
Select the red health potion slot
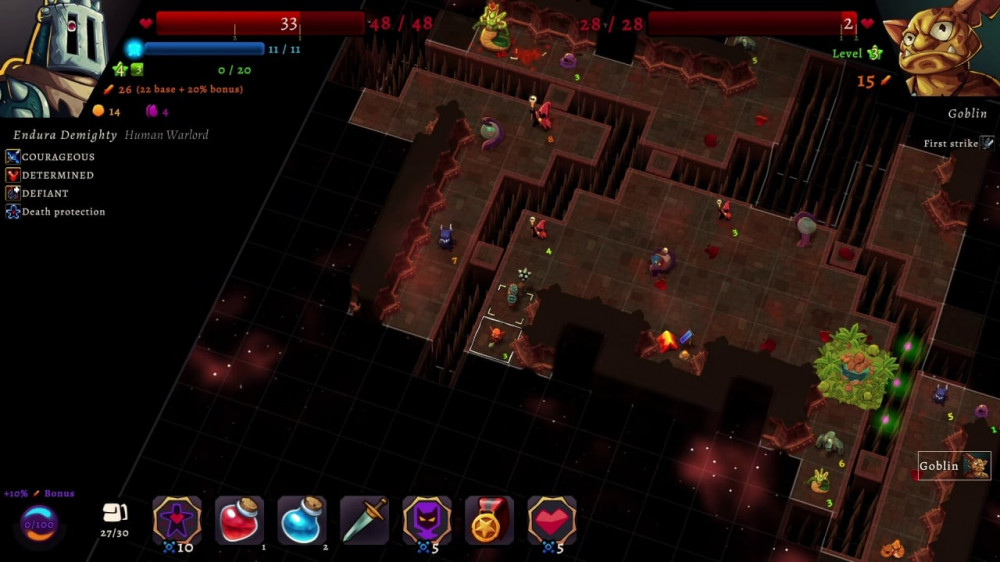pyautogui.click(x=240, y=521)
